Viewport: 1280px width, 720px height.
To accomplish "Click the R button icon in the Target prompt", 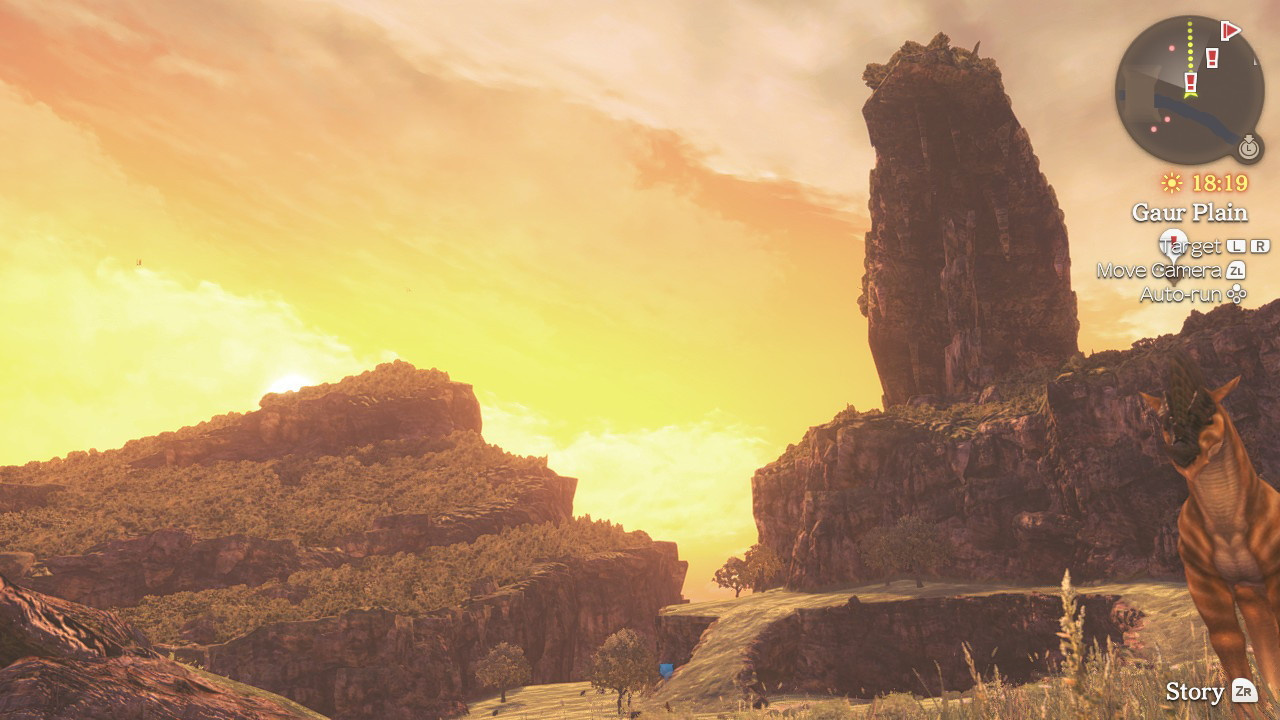I will pos(1258,244).
